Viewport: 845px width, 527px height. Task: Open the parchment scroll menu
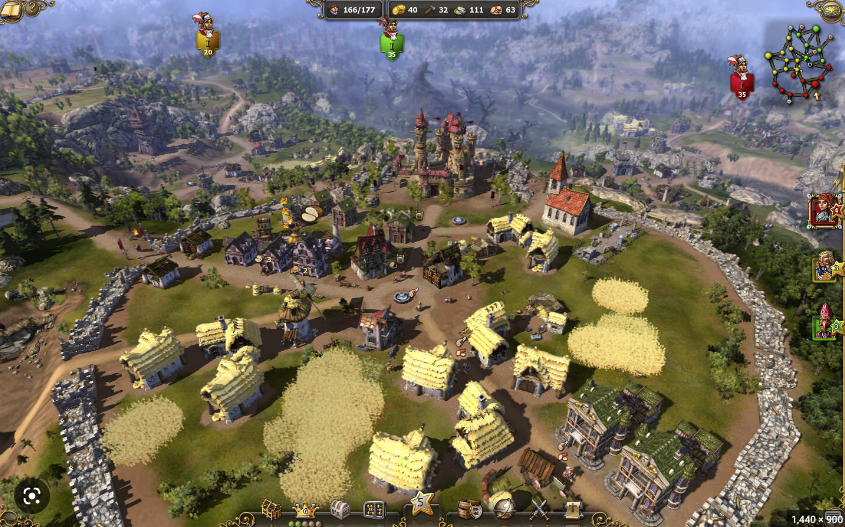(572, 510)
